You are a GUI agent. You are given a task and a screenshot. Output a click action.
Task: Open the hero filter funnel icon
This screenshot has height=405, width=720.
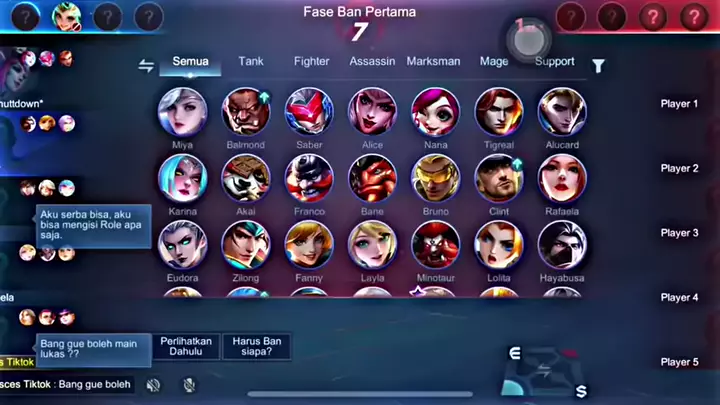pos(598,66)
